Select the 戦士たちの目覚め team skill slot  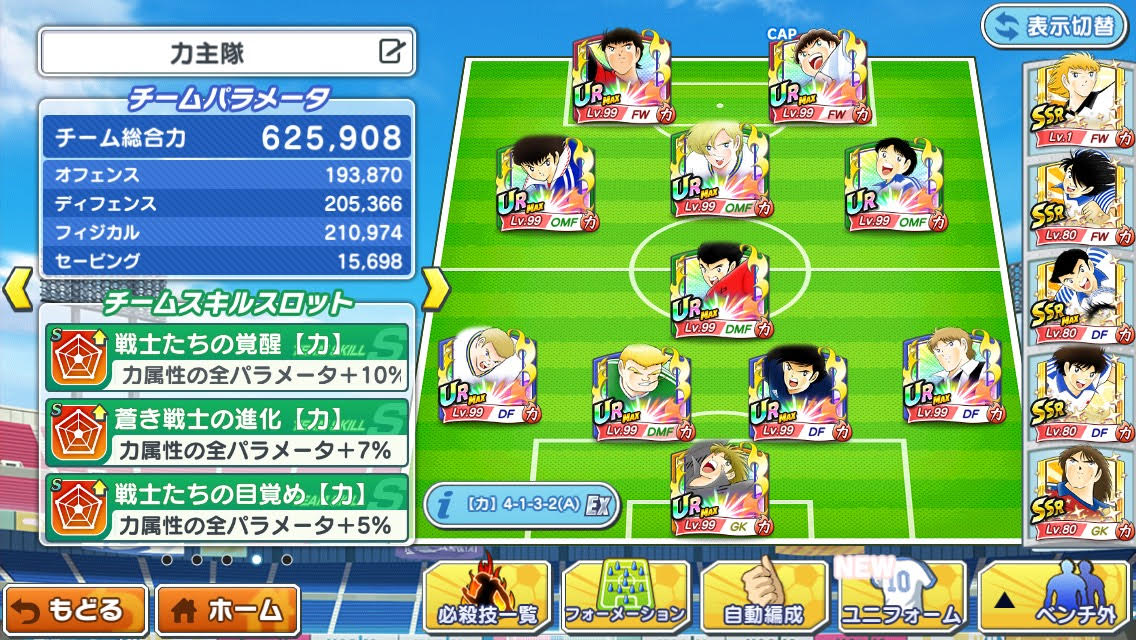pos(227,507)
